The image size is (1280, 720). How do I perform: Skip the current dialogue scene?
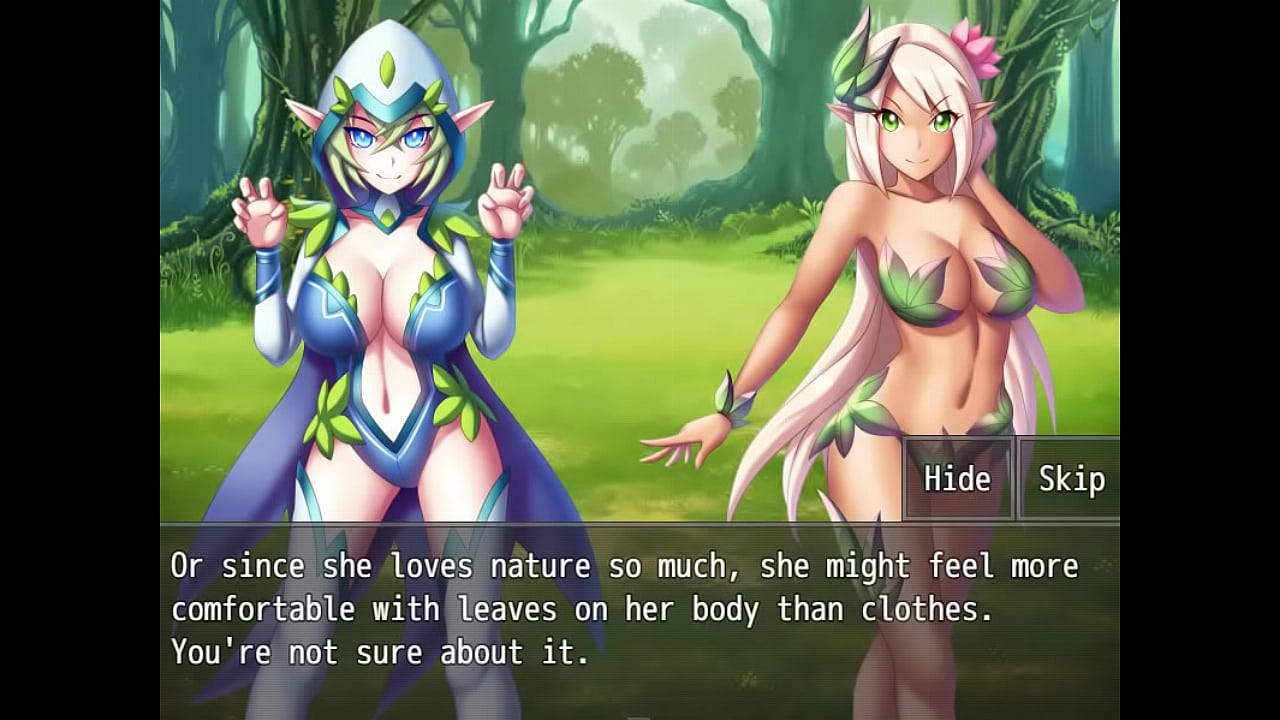[x=1070, y=479]
